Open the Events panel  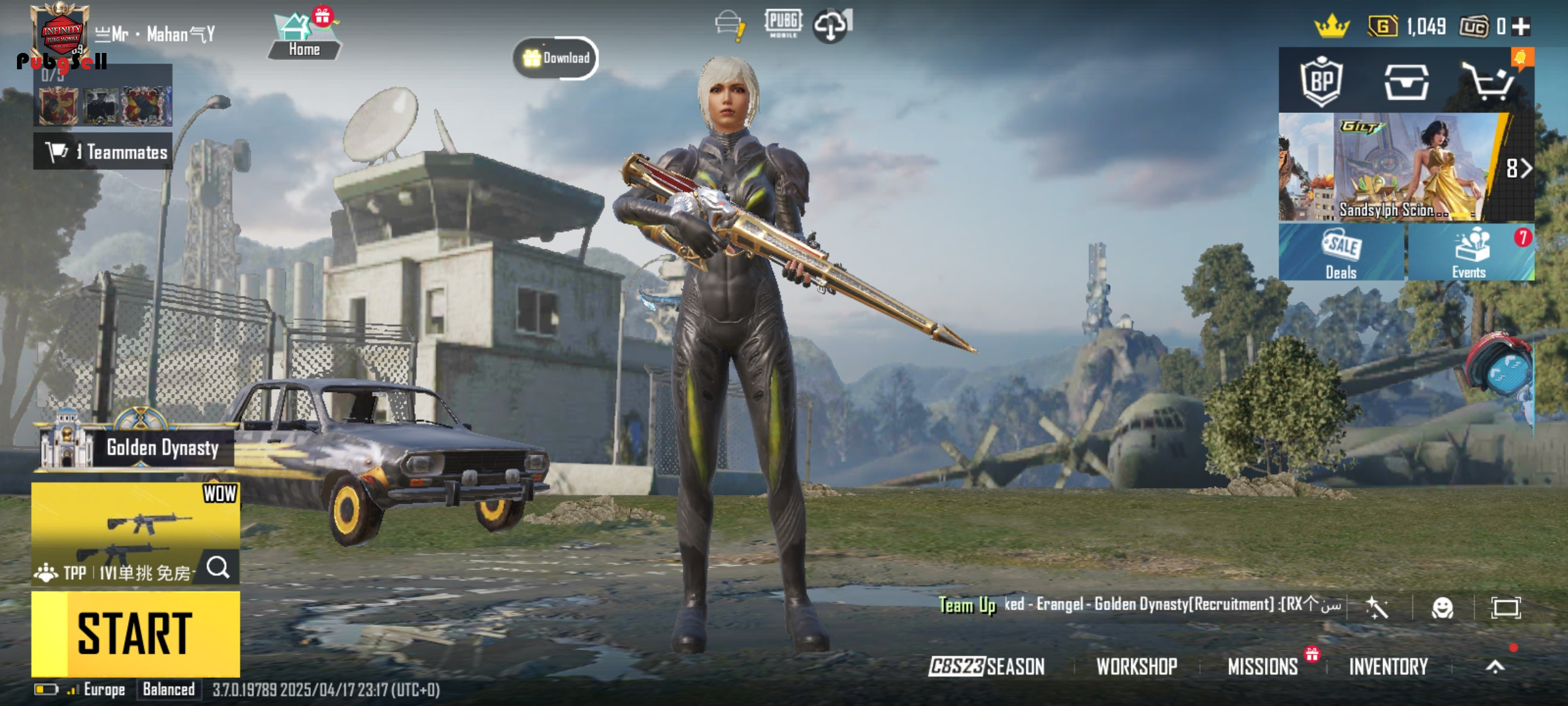tap(1469, 253)
